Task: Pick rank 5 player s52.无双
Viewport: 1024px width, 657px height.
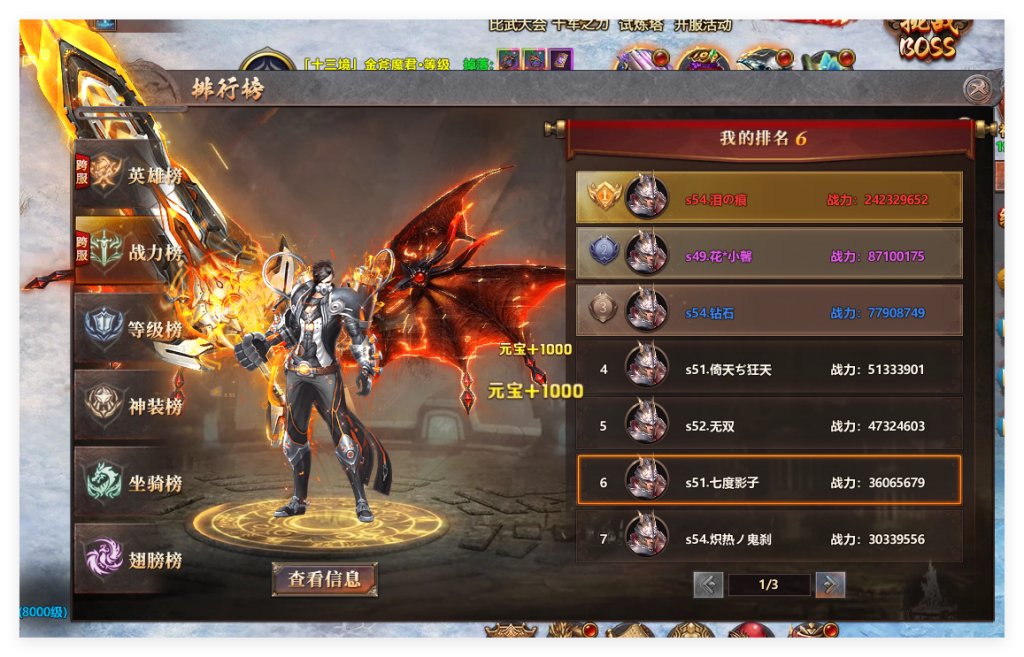Action: (769, 425)
